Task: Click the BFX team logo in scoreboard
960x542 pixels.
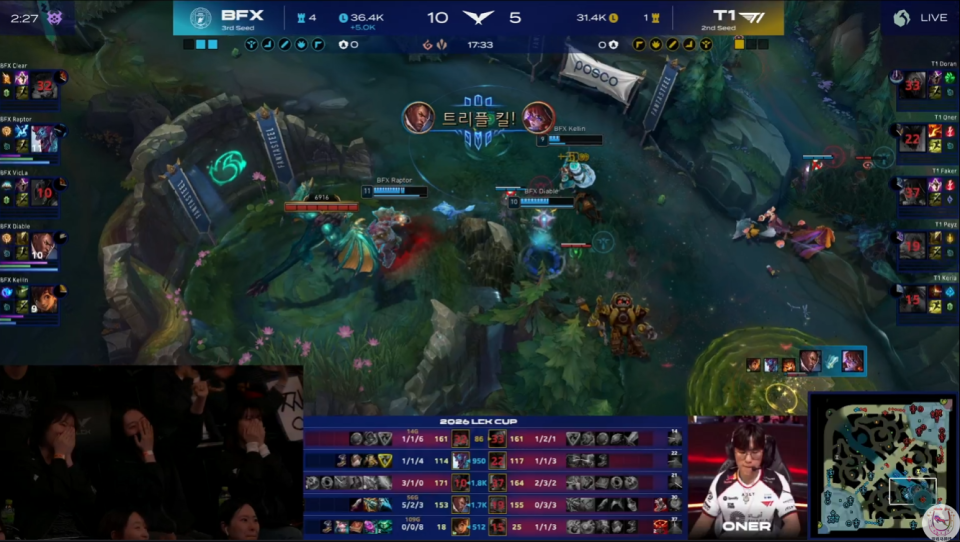Action: tap(201, 17)
